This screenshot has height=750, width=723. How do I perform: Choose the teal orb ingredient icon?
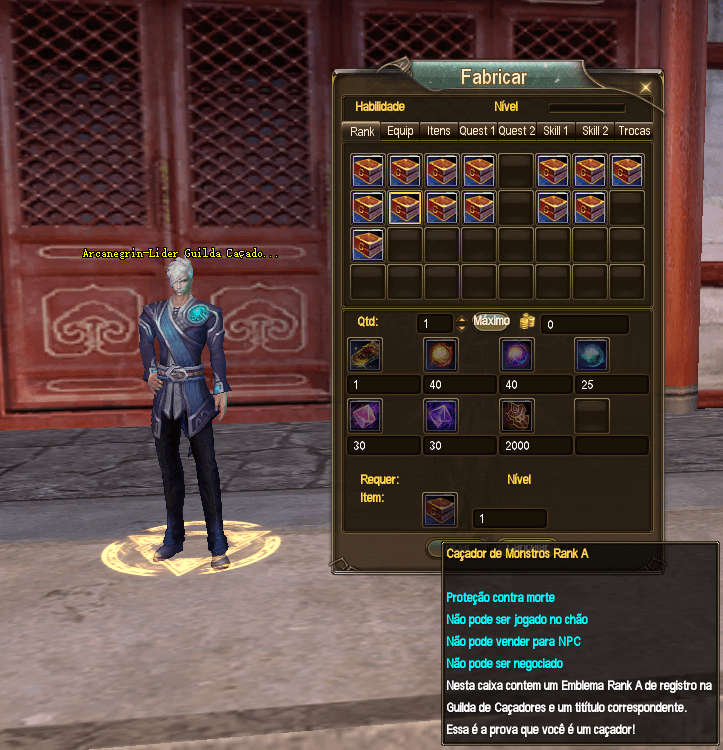[x=592, y=355]
